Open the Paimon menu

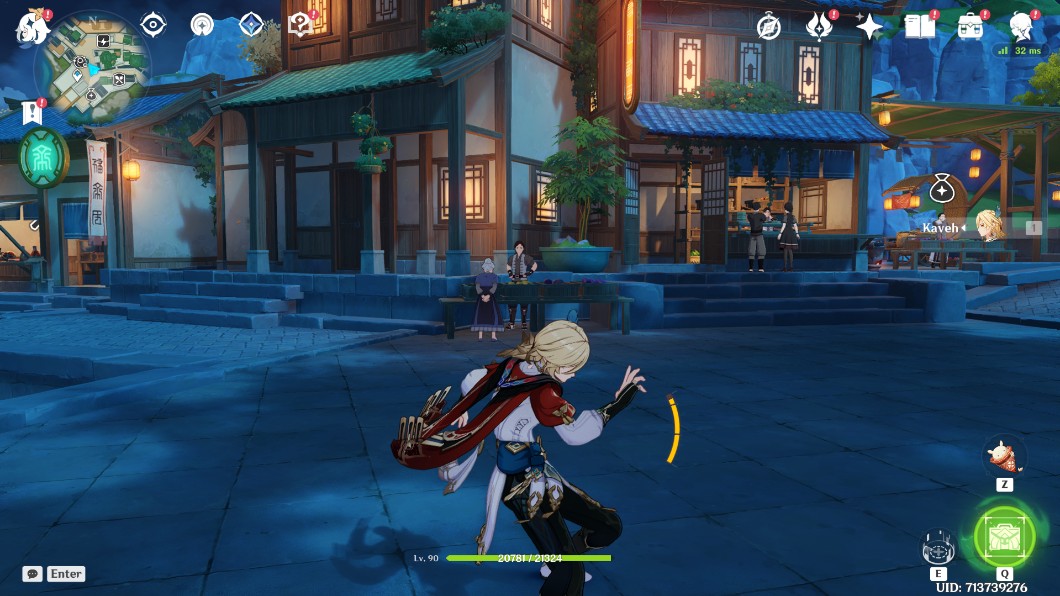point(33,27)
